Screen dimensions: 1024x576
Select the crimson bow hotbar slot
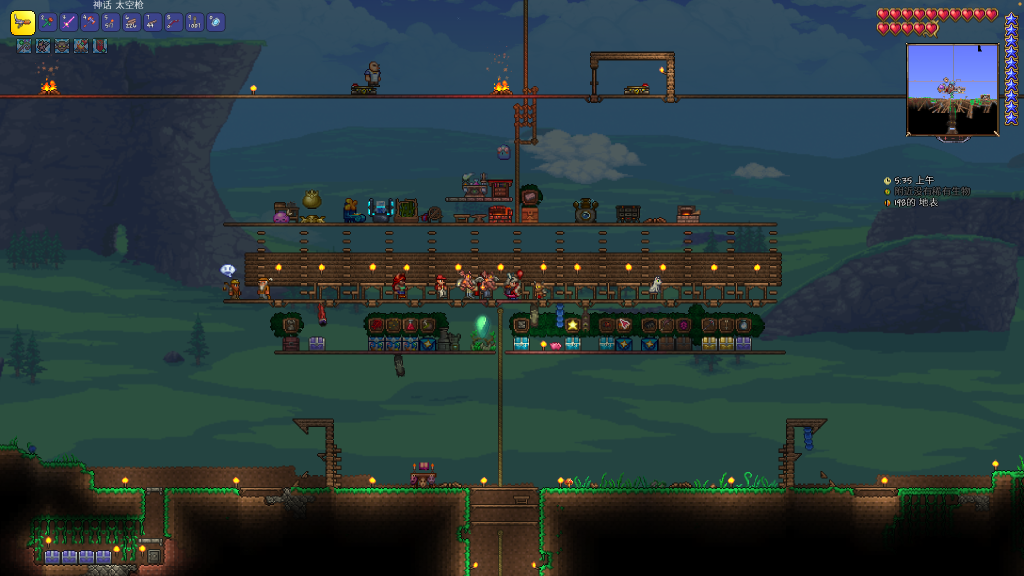[x=174, y=22]
